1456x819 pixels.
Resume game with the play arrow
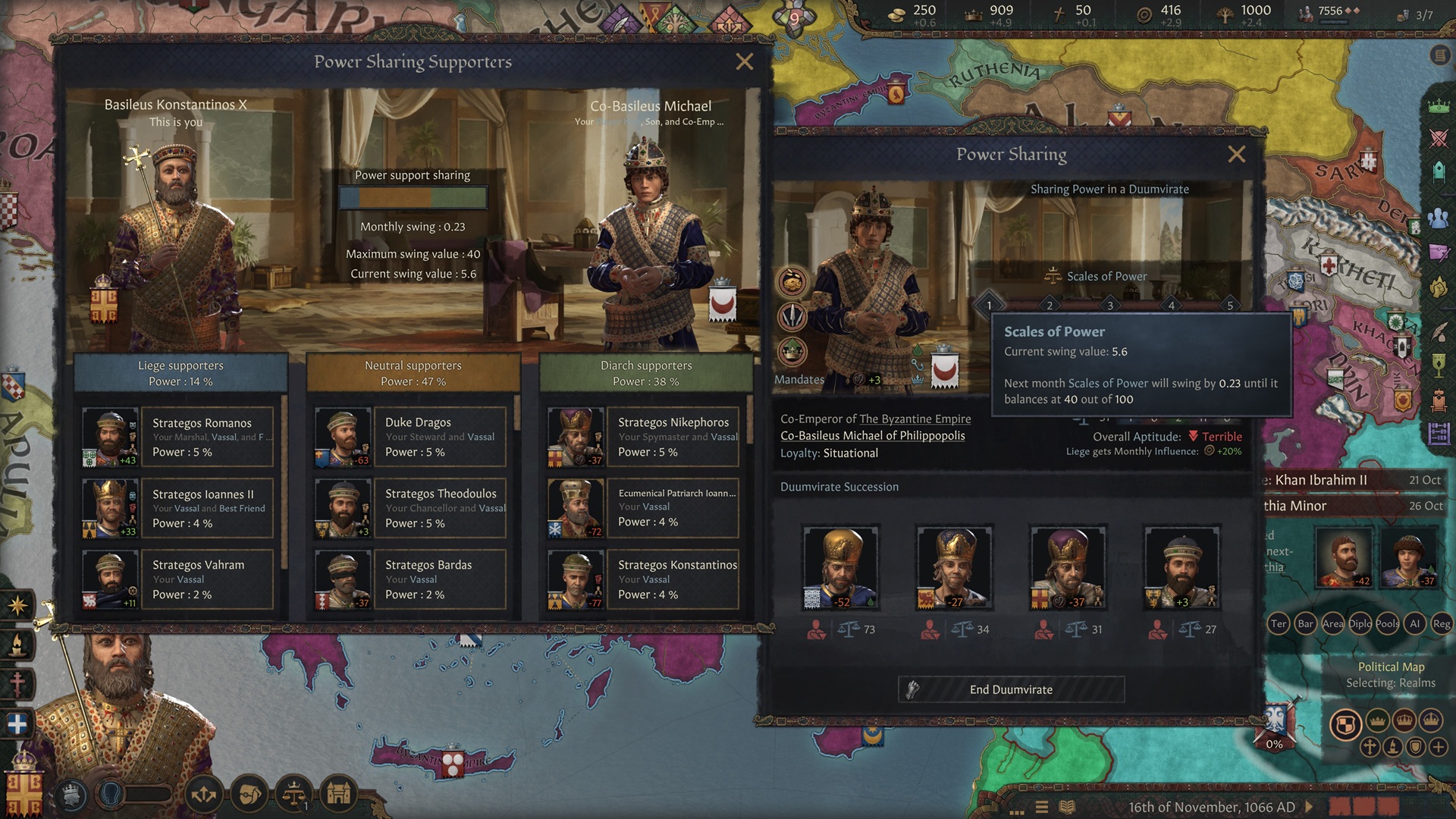tap(1309, 807)
